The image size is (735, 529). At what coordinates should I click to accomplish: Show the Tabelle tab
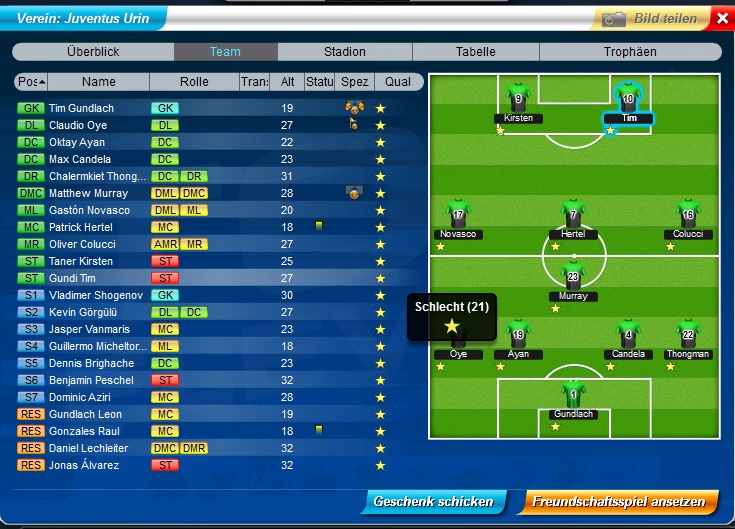[x=475, y=52]
